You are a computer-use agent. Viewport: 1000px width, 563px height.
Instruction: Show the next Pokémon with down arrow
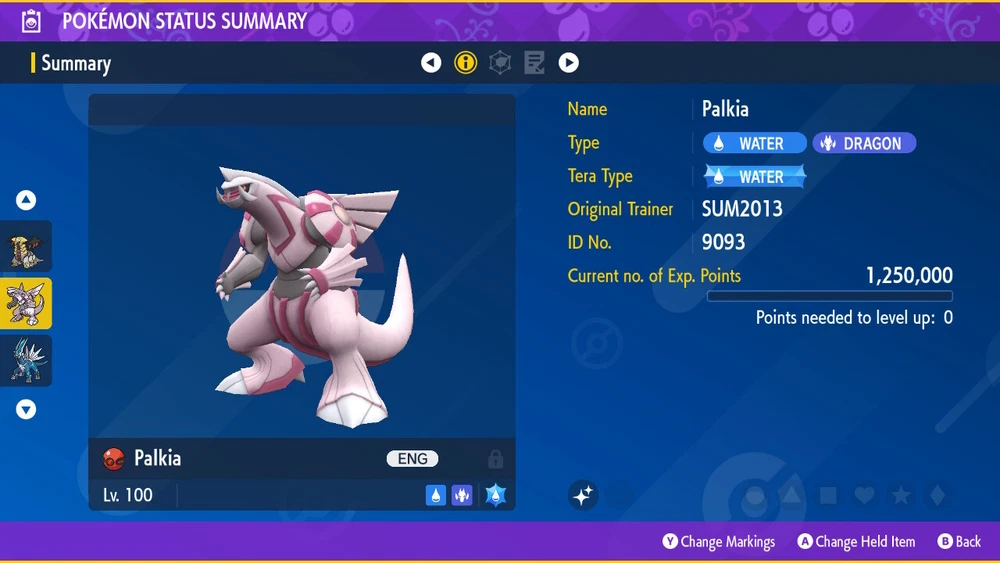26,409
